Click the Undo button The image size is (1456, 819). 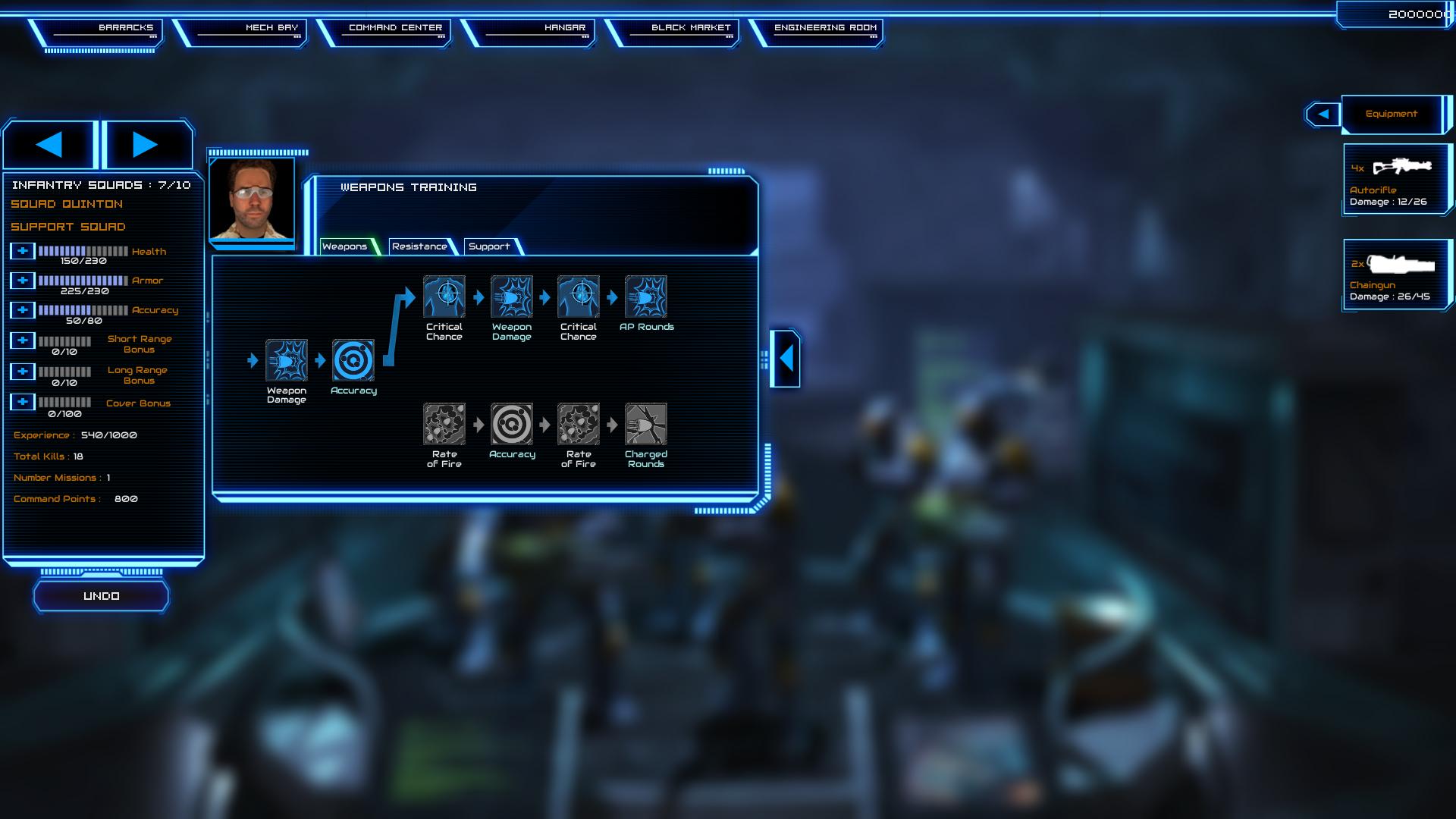101,595
